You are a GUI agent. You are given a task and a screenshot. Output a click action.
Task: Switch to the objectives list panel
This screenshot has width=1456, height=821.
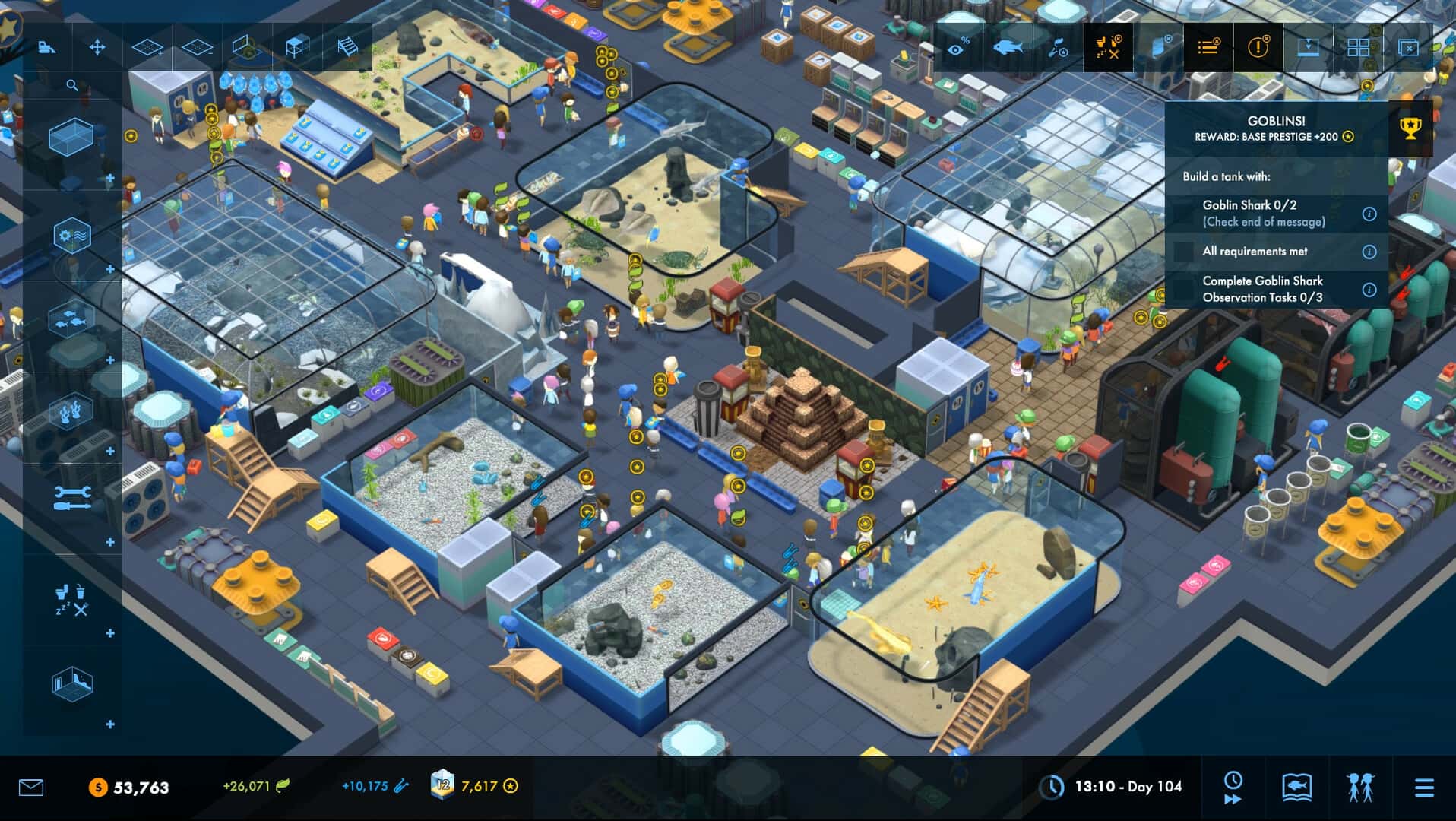click(x=1208, y=47)
